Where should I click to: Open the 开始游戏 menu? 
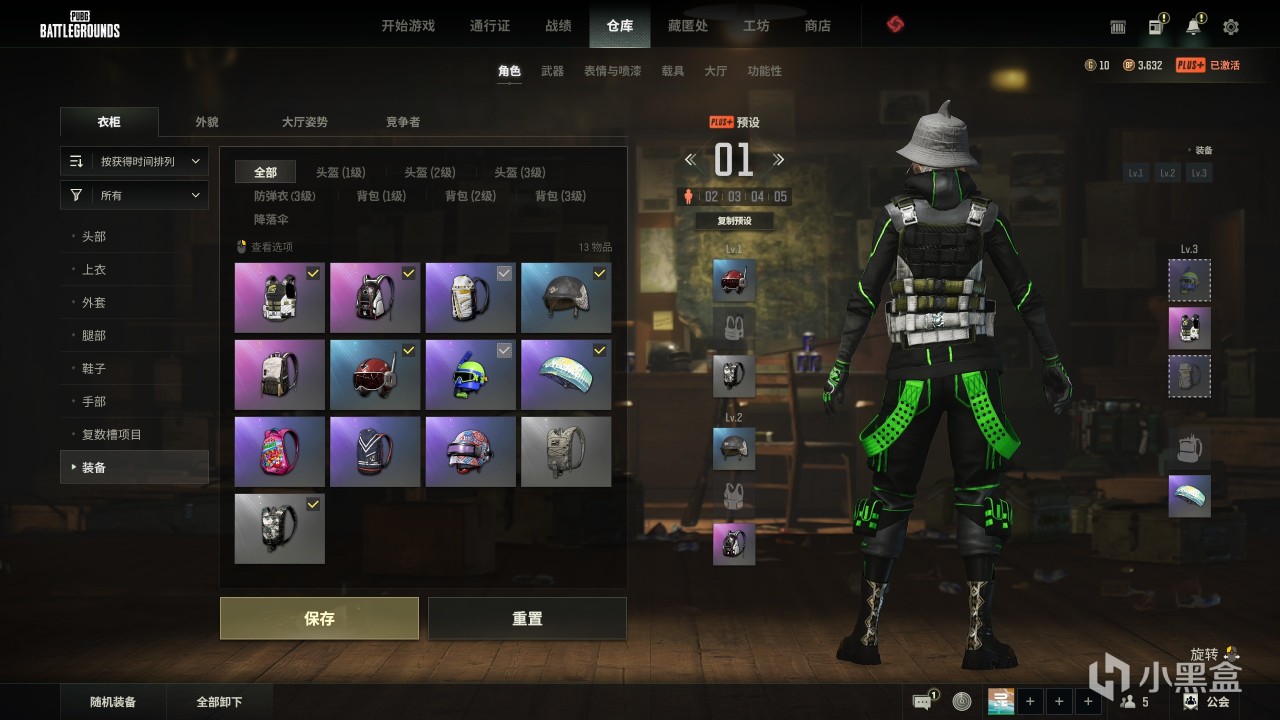pyautogui.click(x=408, y=26)
